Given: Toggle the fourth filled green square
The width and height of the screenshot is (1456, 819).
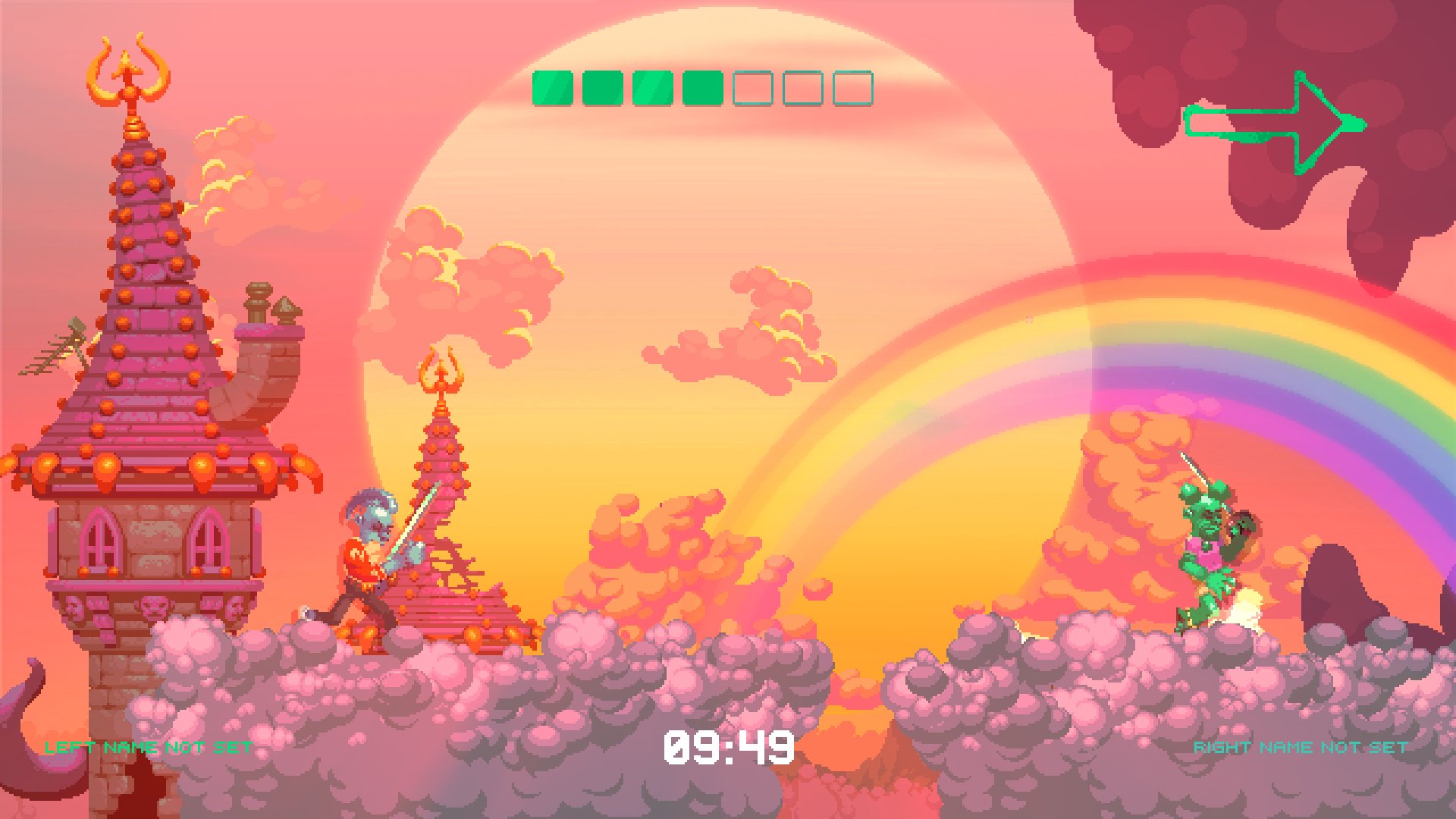Looking at the screenshot, I should pos(701,86).
